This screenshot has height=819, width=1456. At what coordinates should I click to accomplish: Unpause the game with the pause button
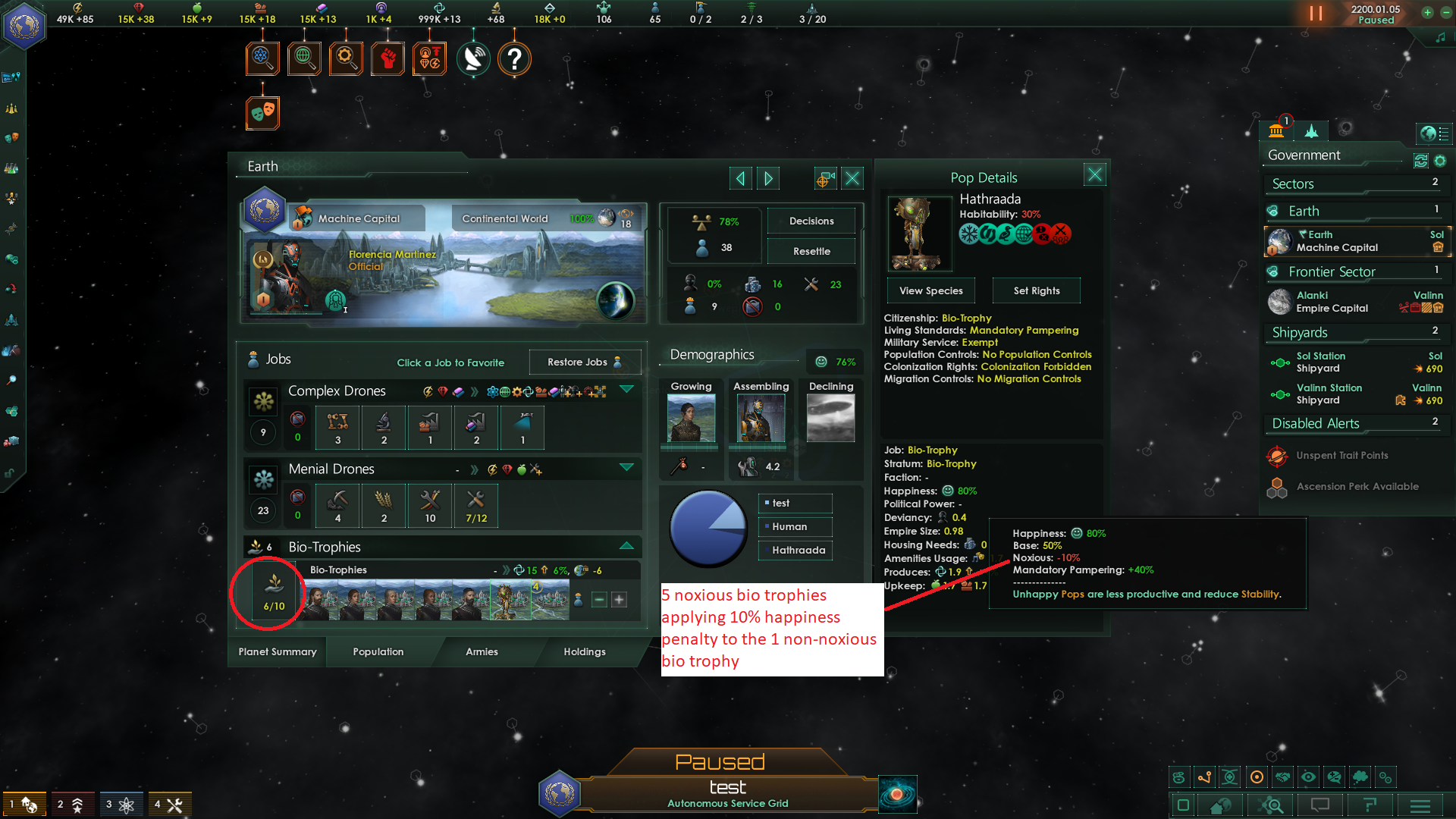click(x=1316, y=14)
